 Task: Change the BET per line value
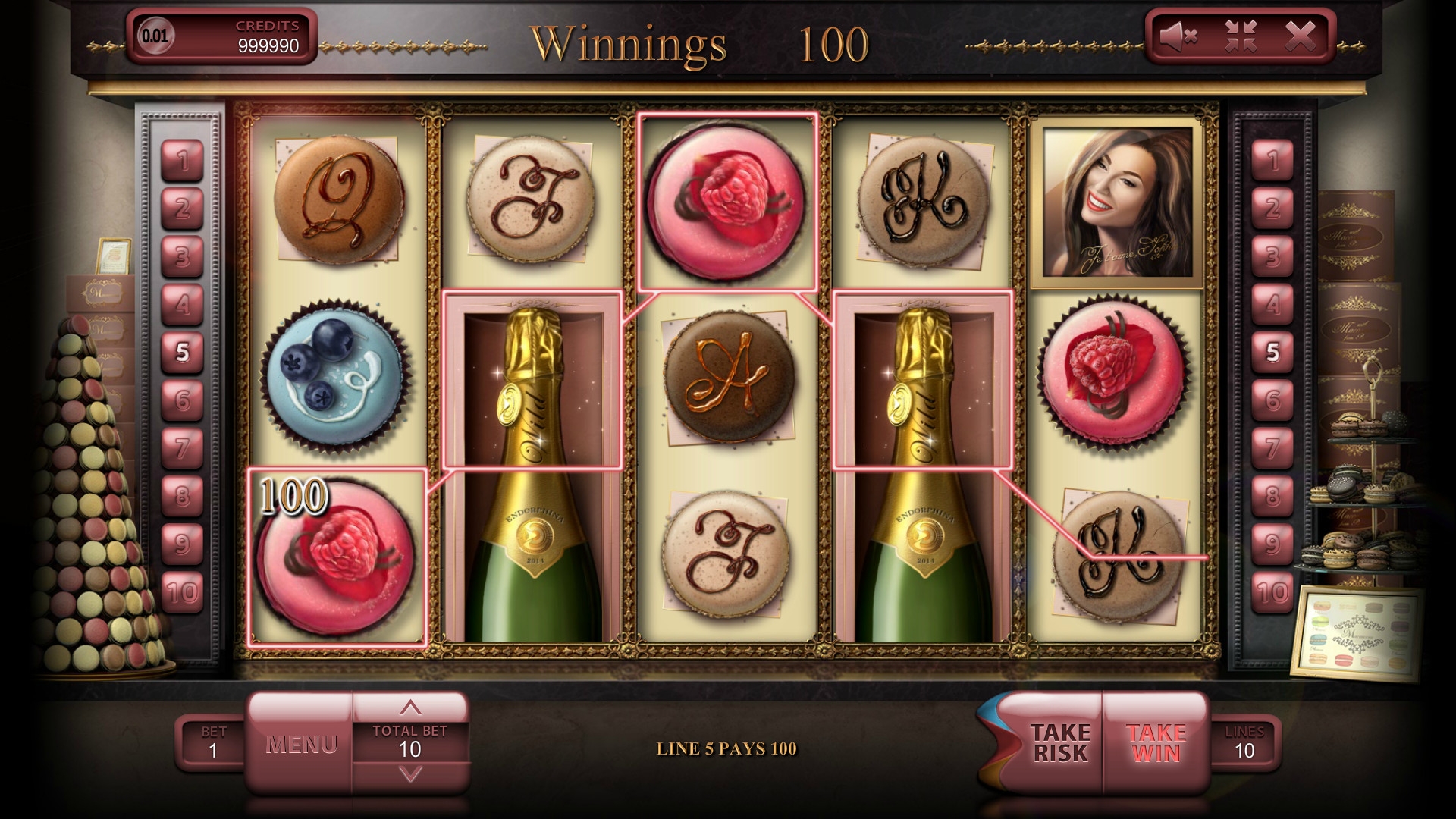tap(213, 743)
